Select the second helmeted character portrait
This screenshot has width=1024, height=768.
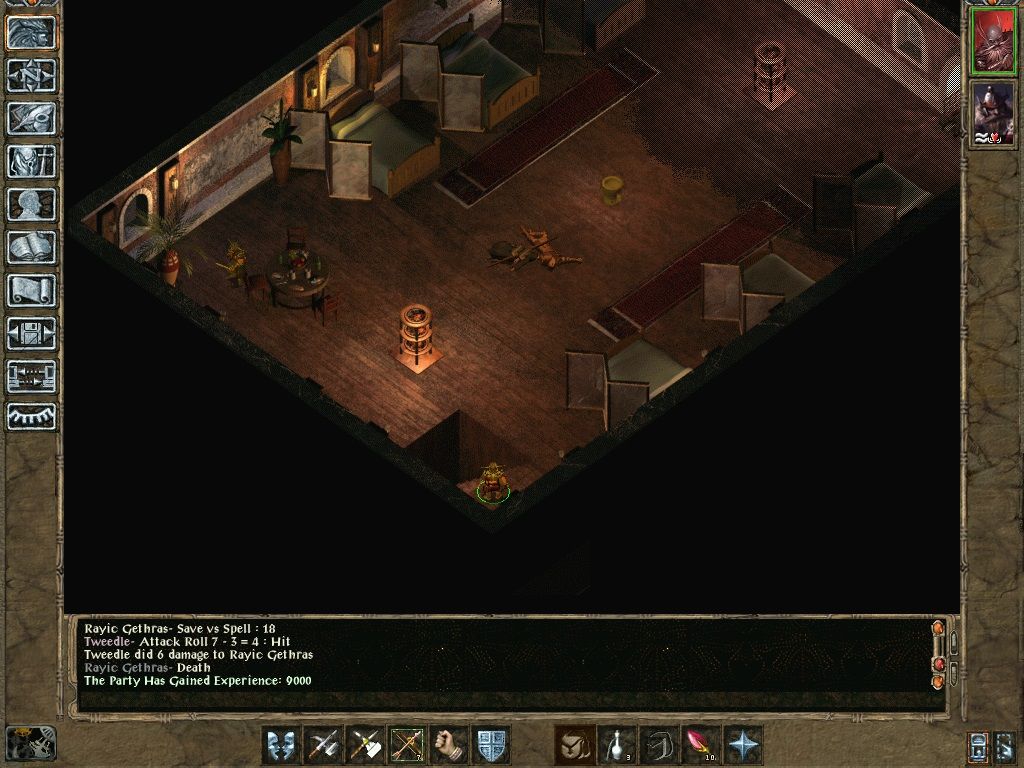click(x=993, y=113)
